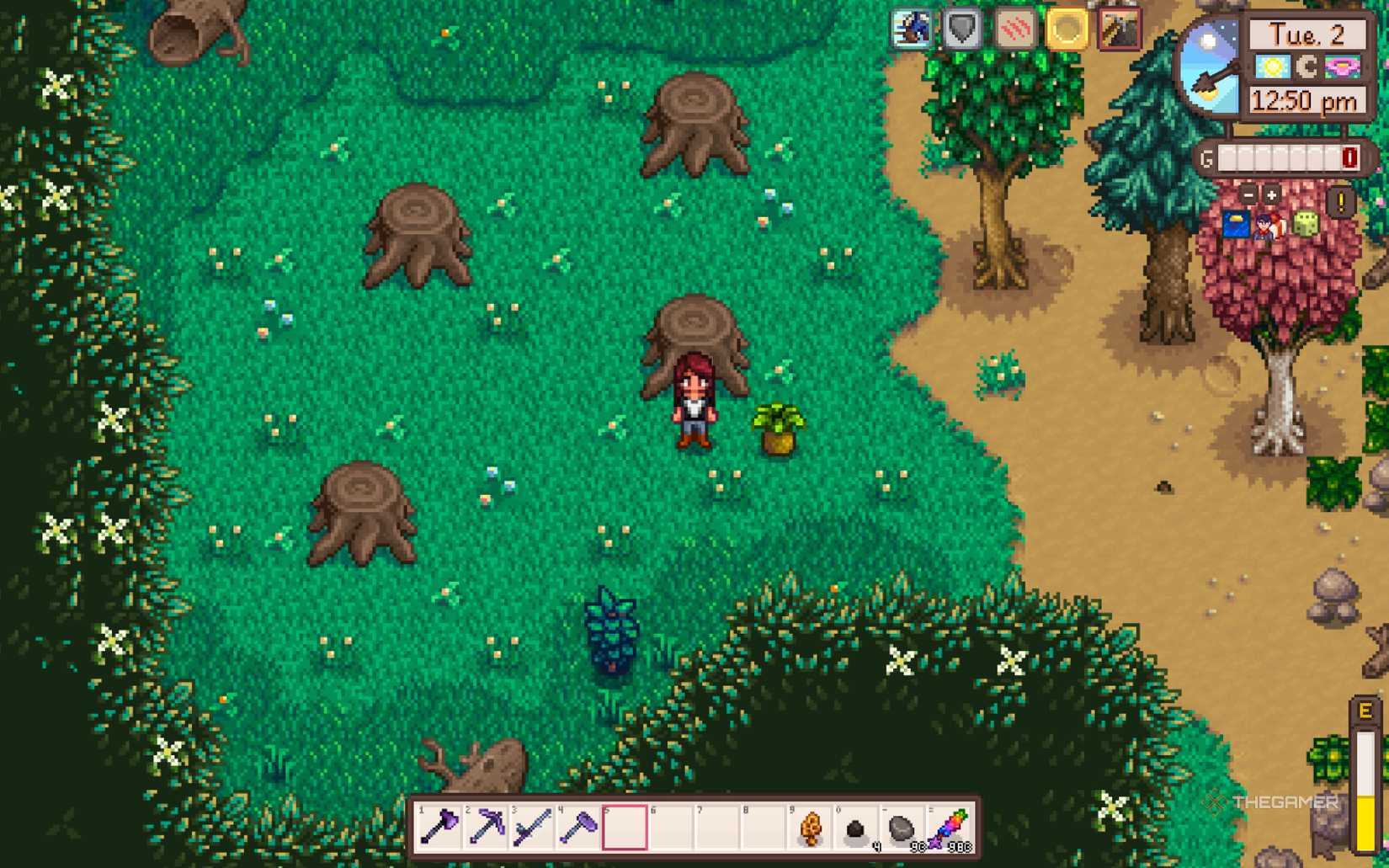Toggle the moon icon on the clock panel
The image size is (1389, 868).
pos(1307,67)
